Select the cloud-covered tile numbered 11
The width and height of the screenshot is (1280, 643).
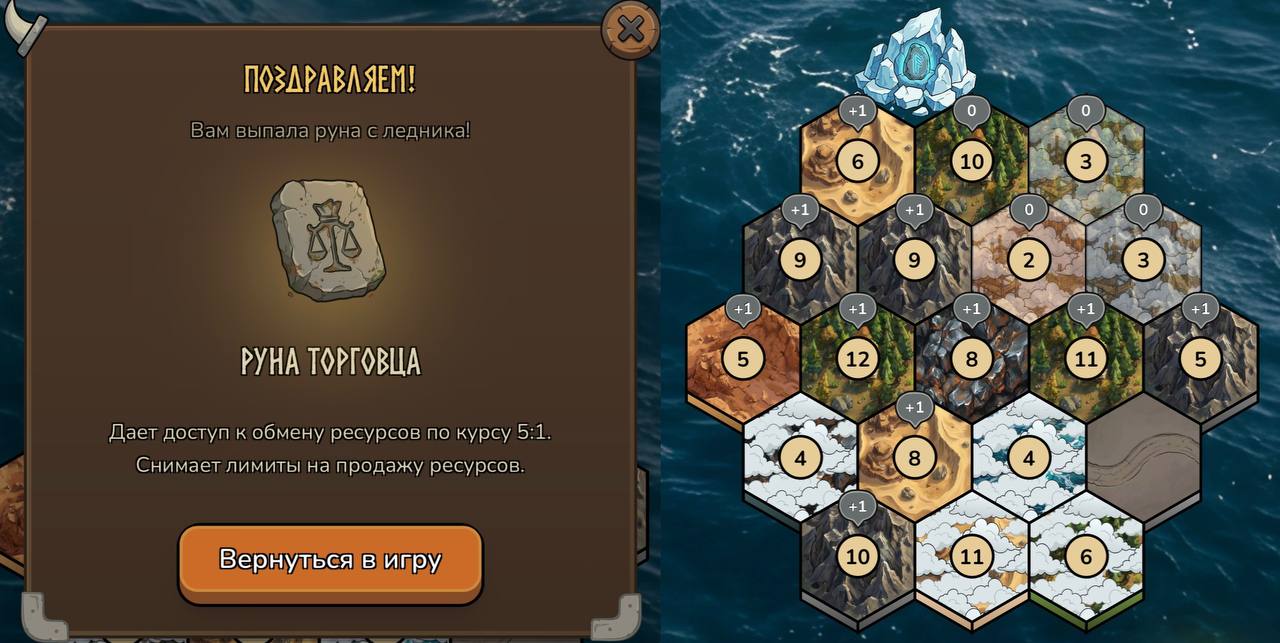click(x=971, y=556)
